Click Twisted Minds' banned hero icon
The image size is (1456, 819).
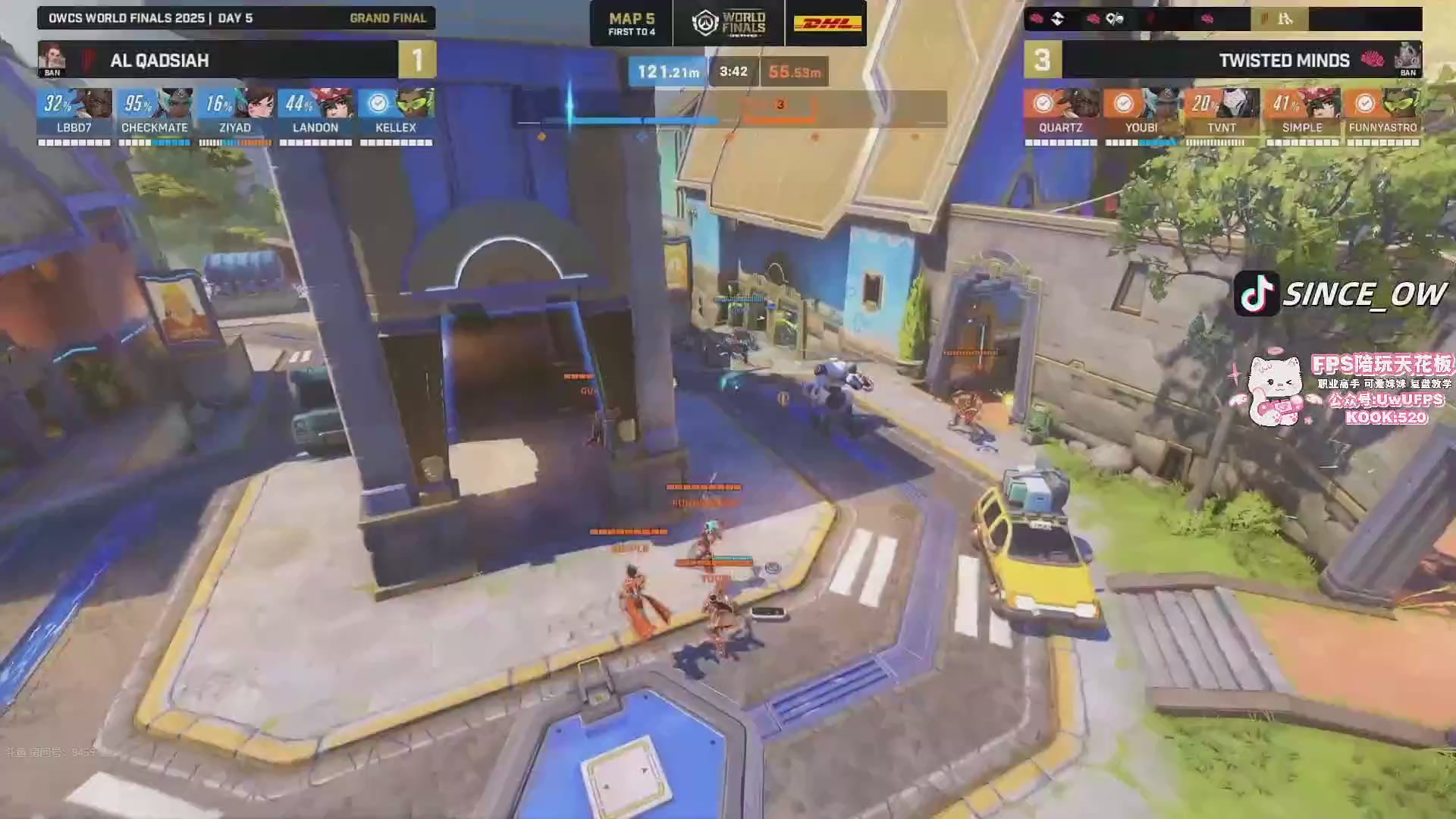pyautogui.click(x=1408, y=59)
